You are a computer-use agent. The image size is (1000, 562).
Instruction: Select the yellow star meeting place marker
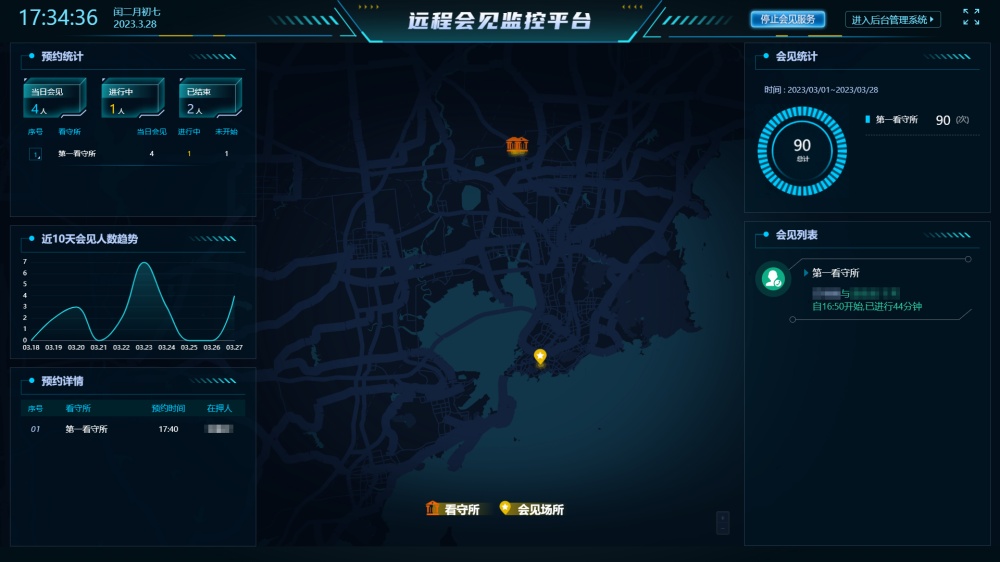point(540,356)
